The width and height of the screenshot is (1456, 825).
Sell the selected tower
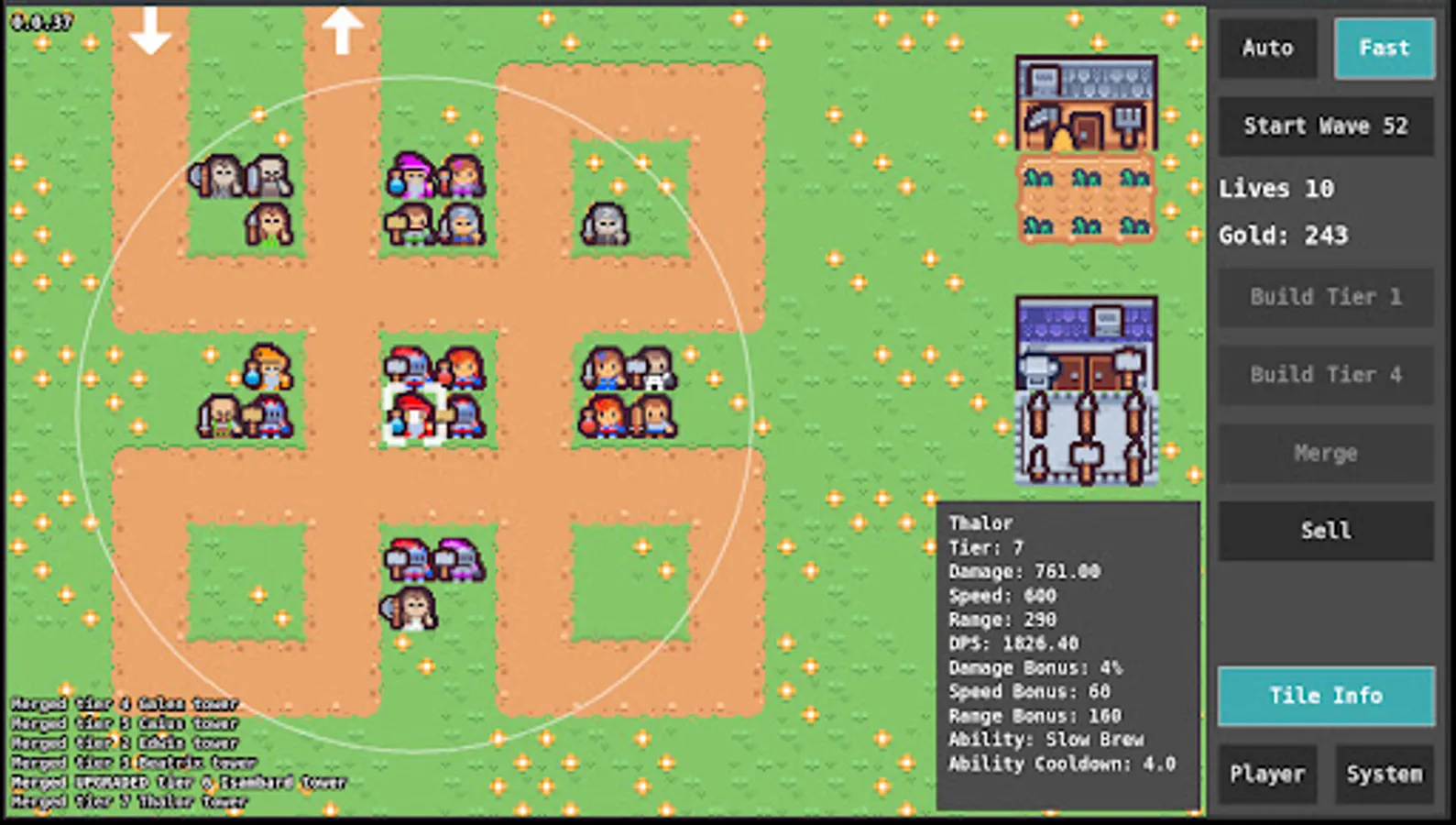coord(1325,531)
